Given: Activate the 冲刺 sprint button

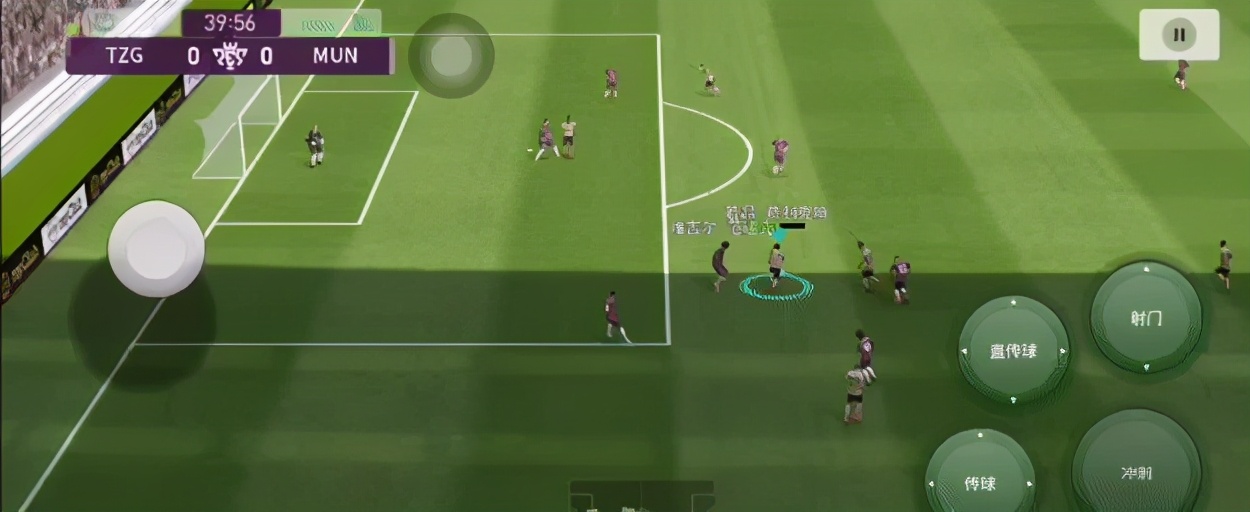Looking at the screenshot, I should 1136,471.
